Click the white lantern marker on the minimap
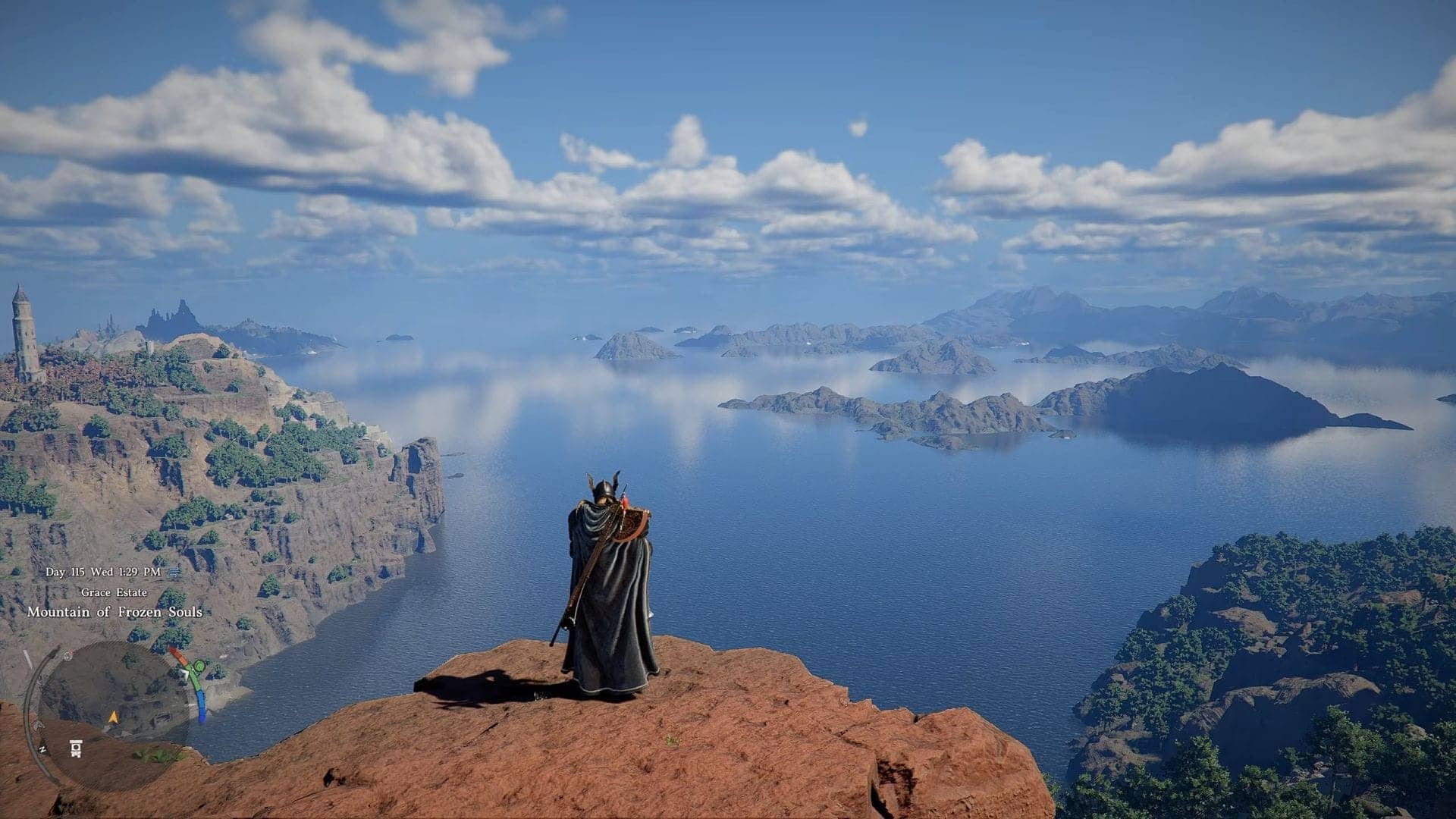Viewport: 1456px width, 819px height. pos(76,748)
